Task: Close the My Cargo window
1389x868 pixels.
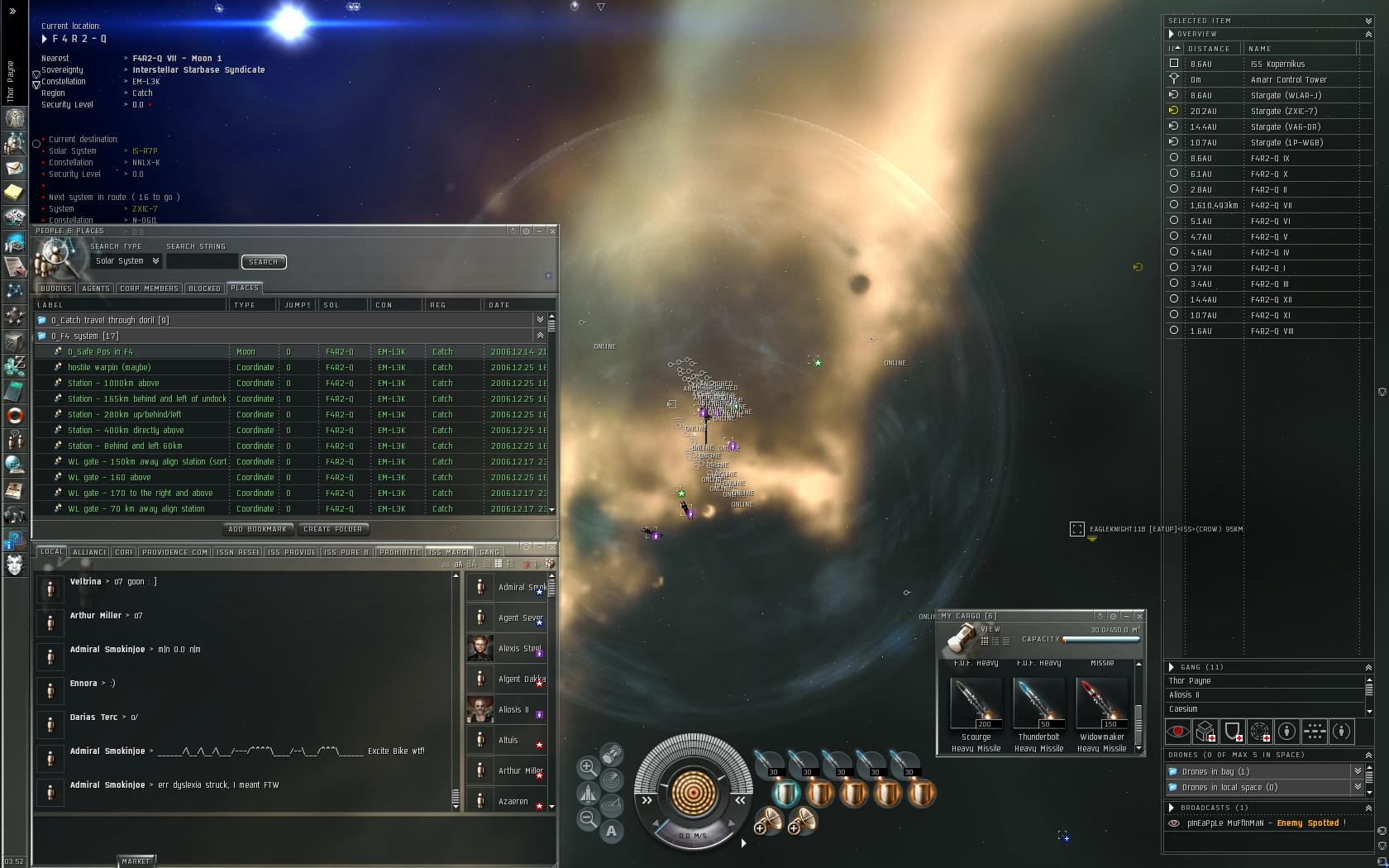Action: [1139, 616]
